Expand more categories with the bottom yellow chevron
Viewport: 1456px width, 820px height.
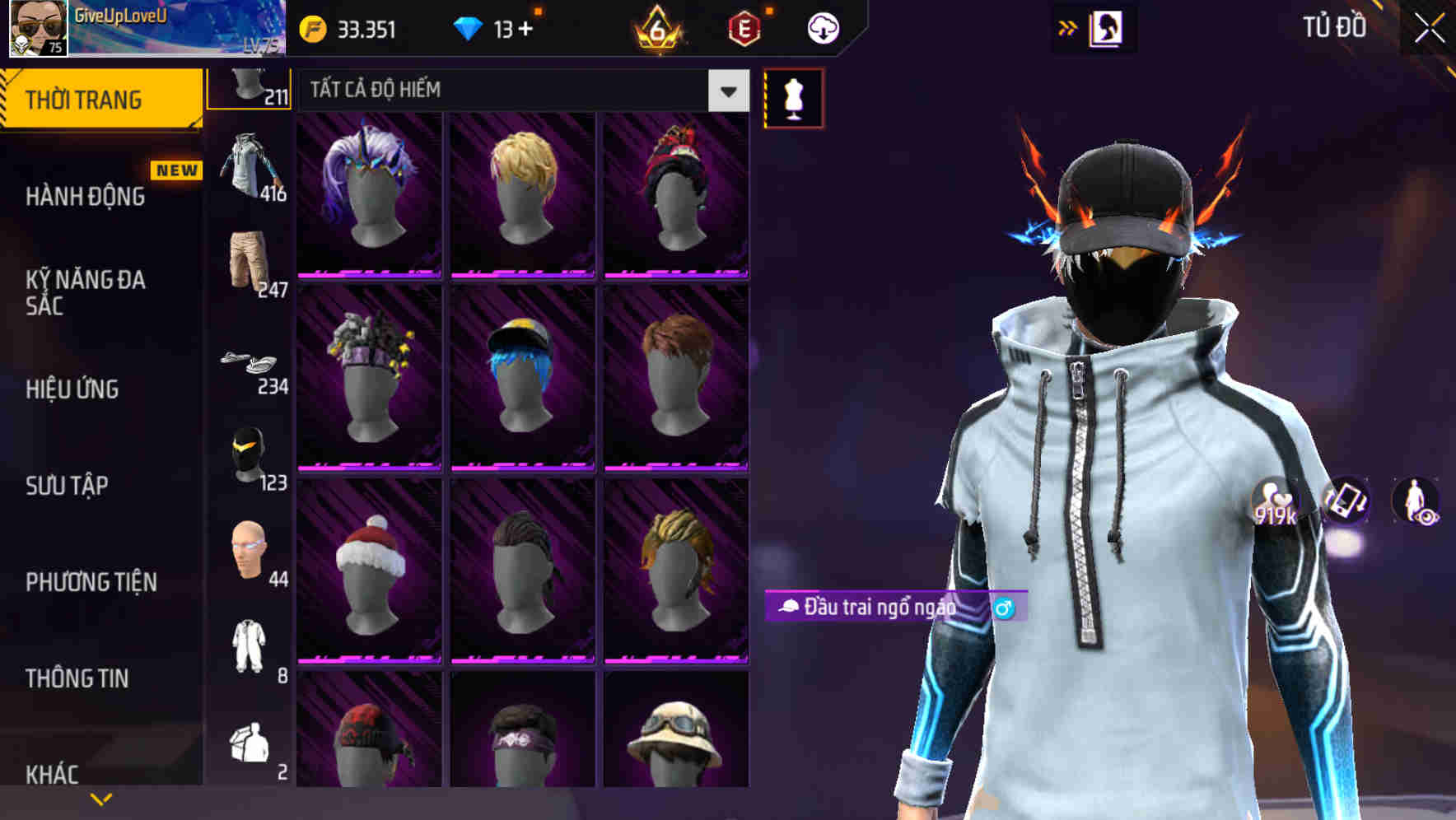[100, 797]
